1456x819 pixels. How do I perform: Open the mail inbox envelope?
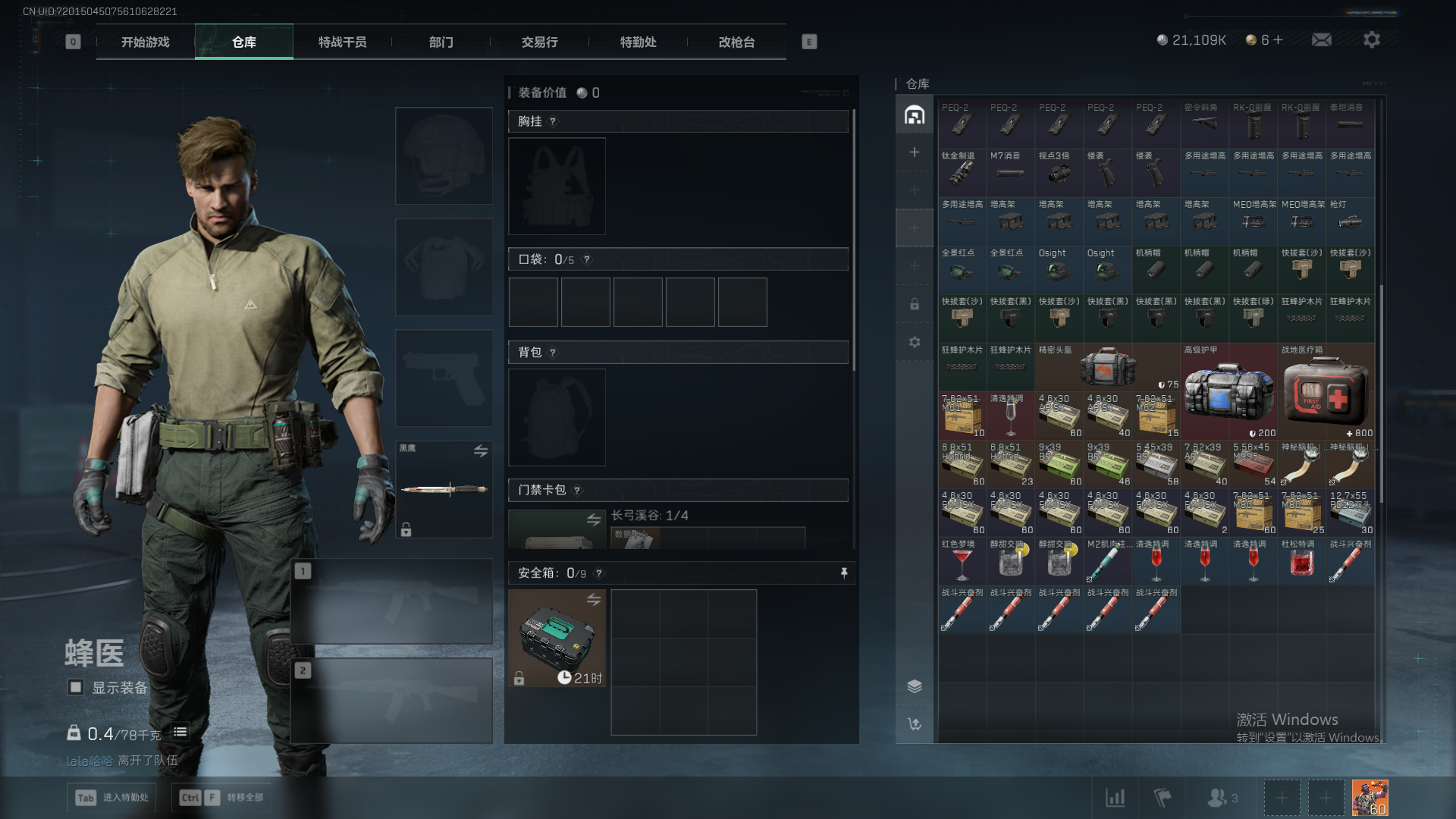pos(1321,39)
